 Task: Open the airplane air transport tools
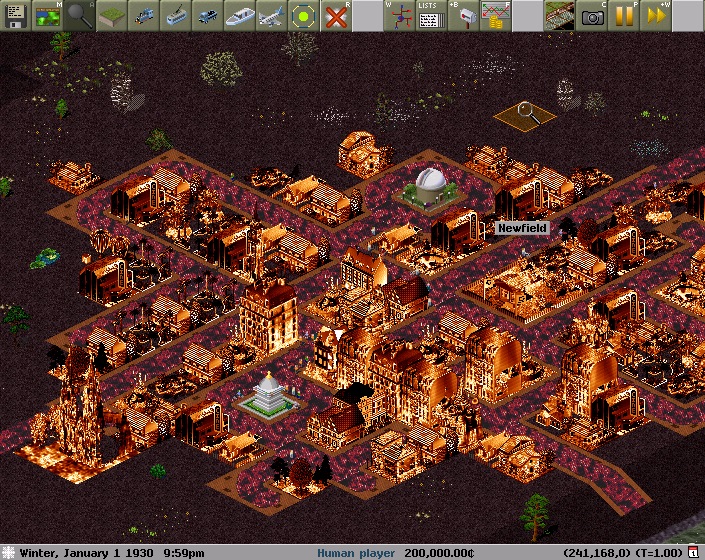[272, 15]
